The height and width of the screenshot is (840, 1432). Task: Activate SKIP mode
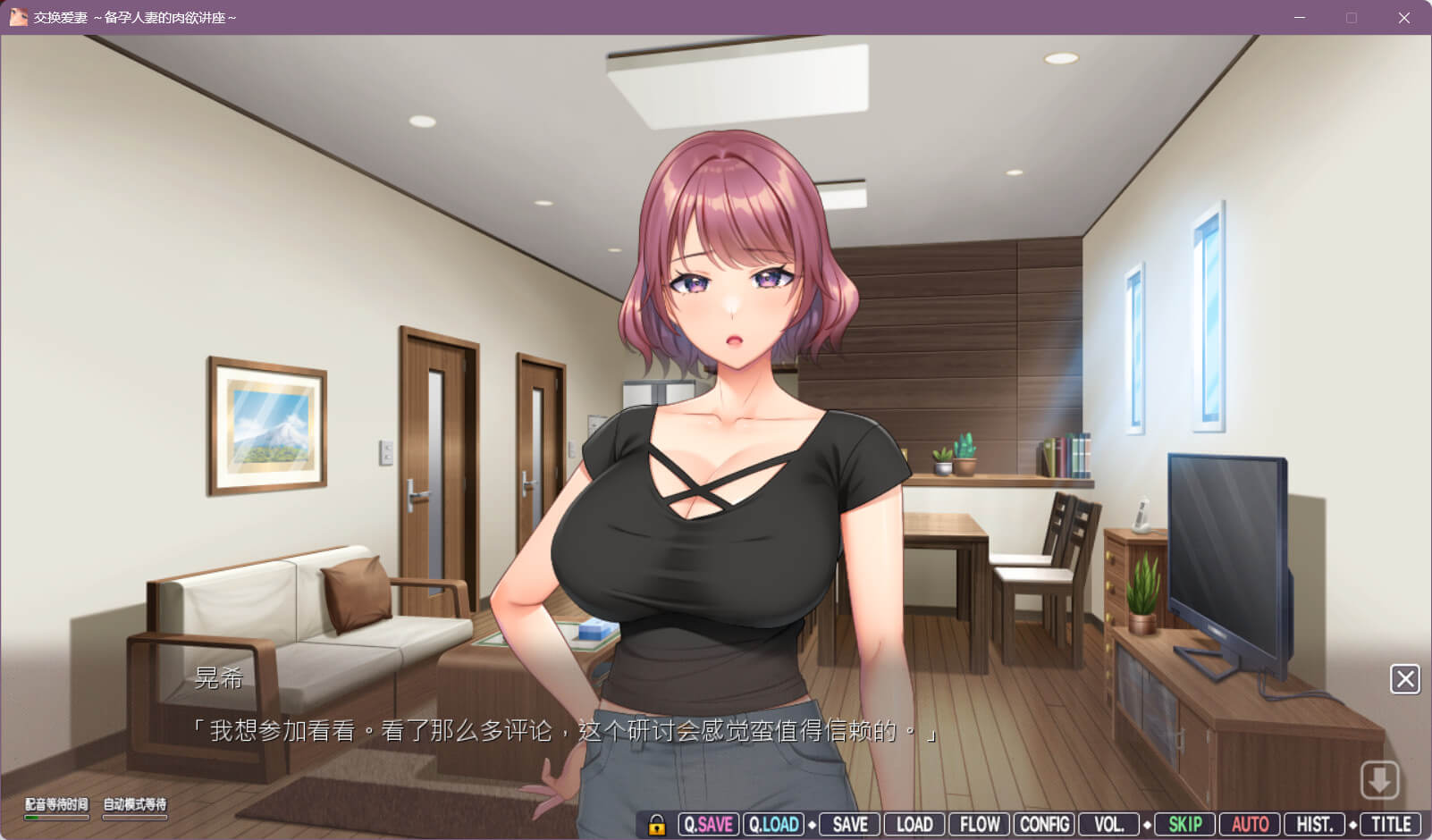click(x=1185, y=824)
